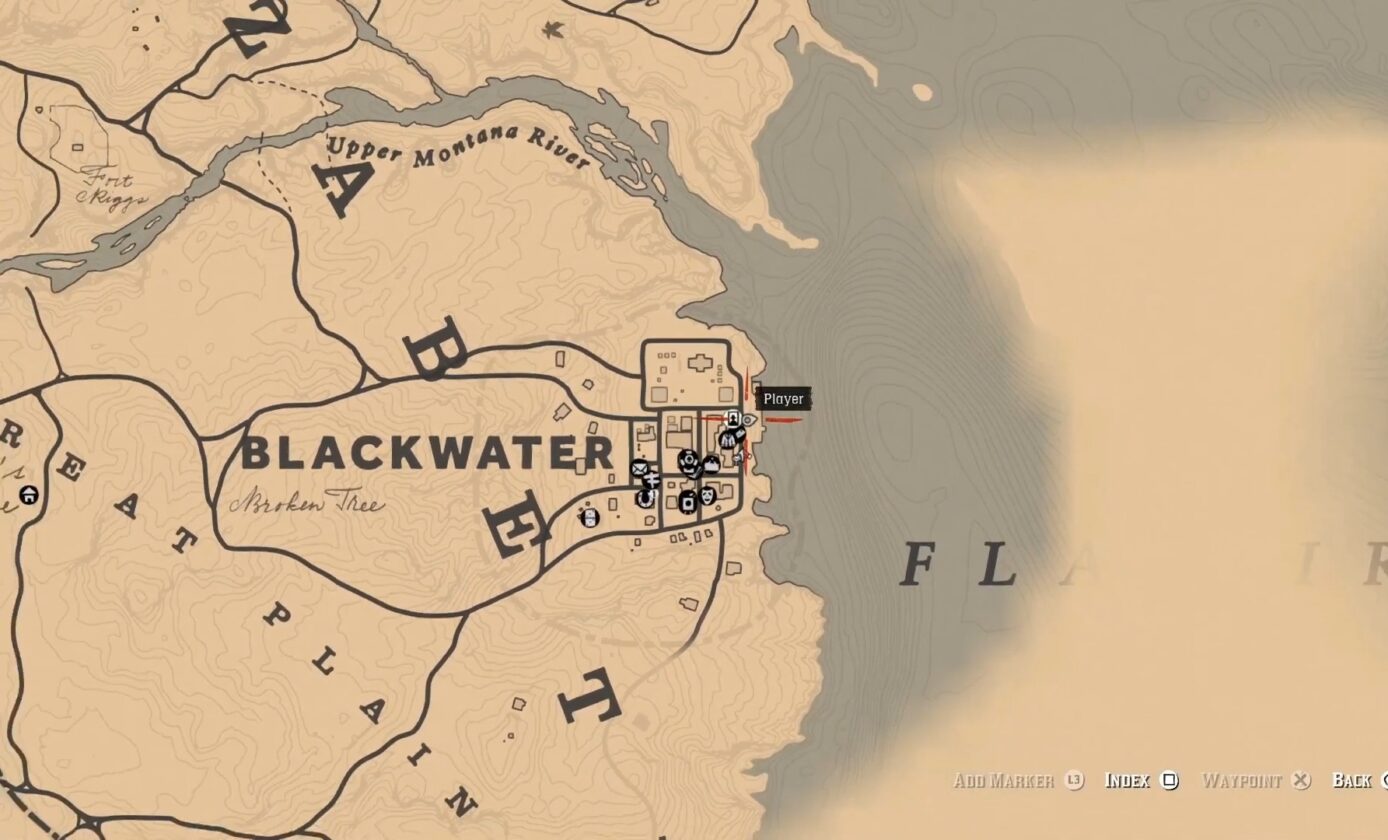This screenshot has width=1388, height=840.
Task: Select the theatre mask marker
Action: [707, 495]
